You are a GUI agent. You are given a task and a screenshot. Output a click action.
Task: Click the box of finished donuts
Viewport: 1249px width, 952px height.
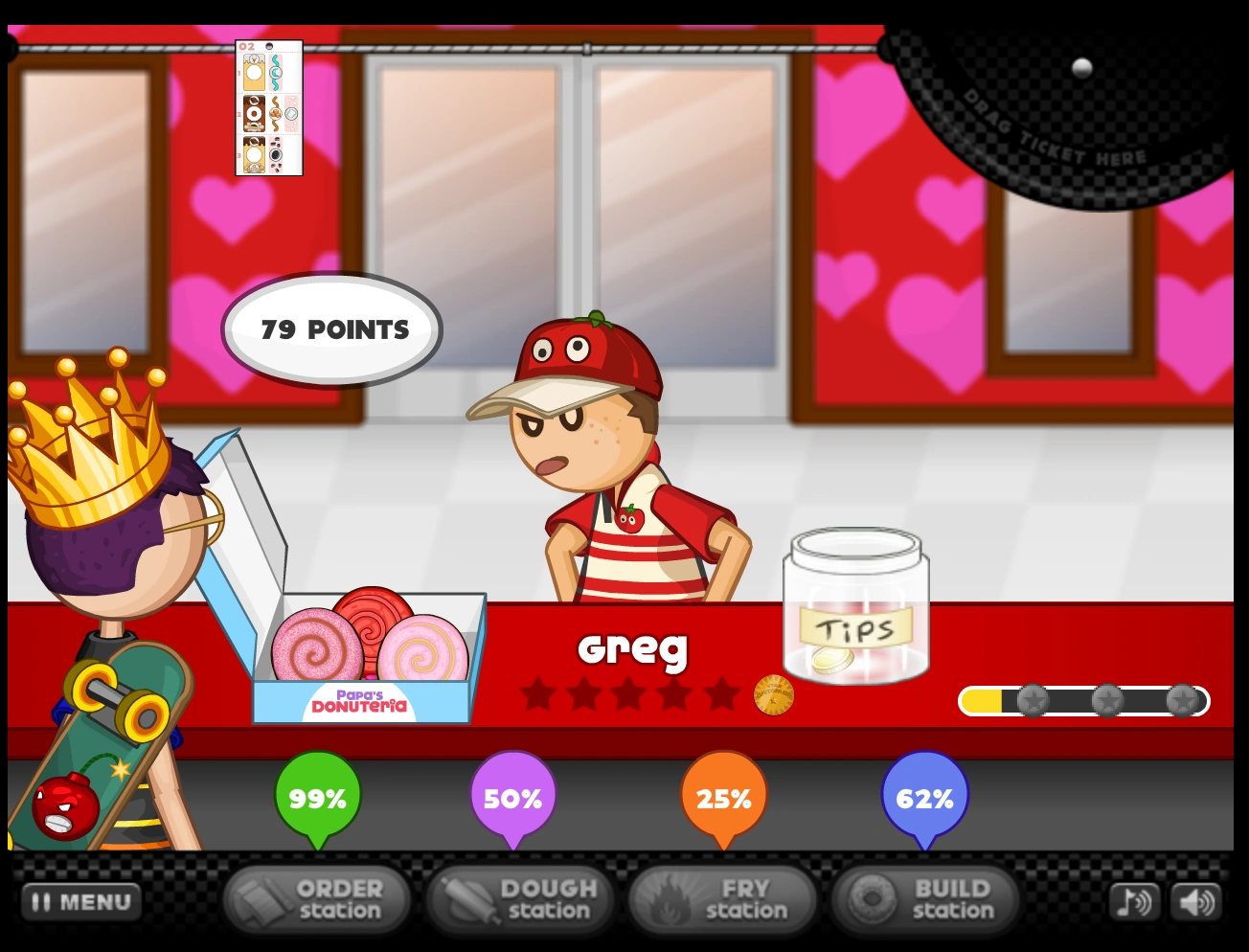[x=369, y=651]
